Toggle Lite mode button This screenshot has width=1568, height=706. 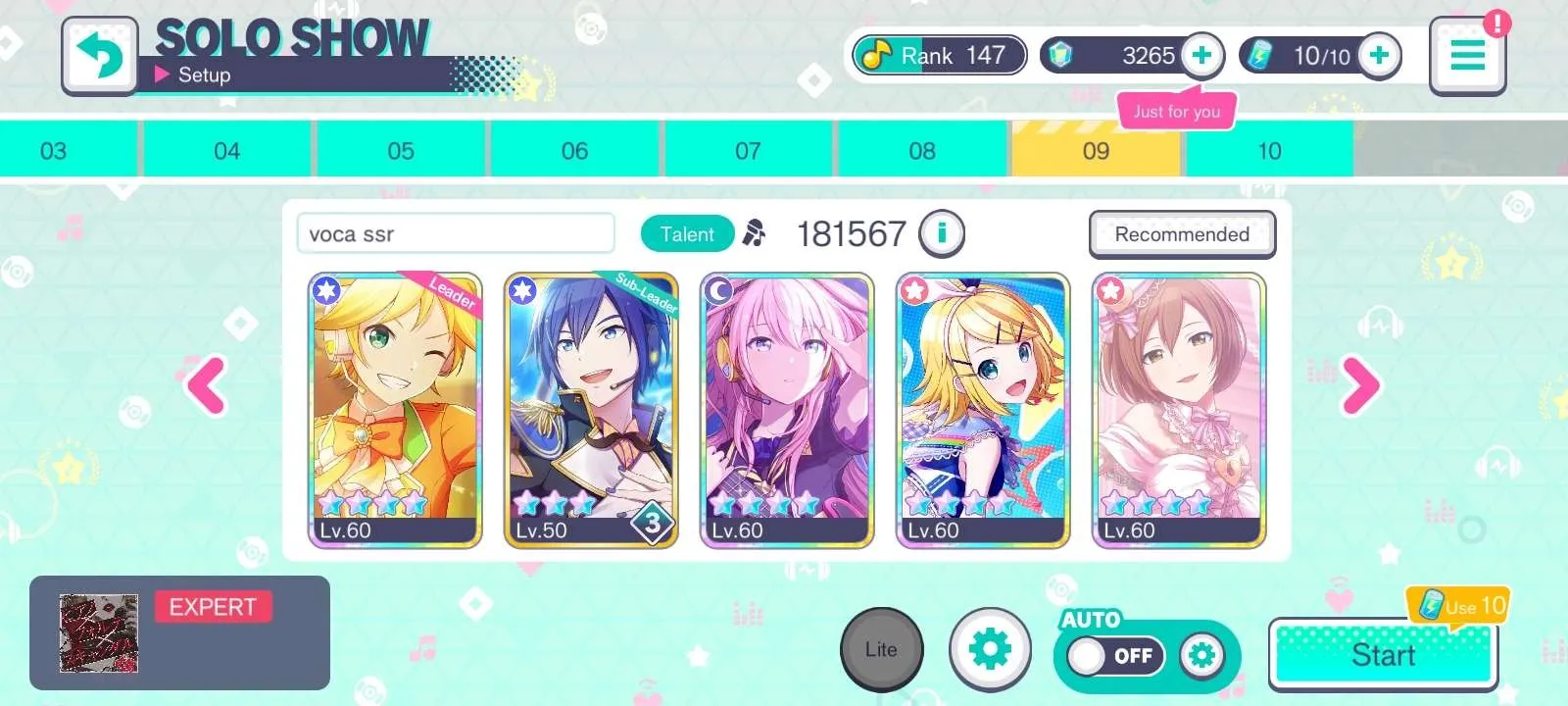tap(881, 649)
